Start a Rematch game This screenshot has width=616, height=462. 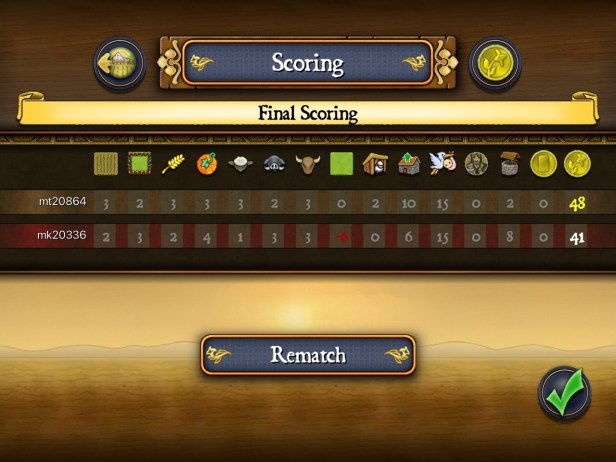point(308,355)
